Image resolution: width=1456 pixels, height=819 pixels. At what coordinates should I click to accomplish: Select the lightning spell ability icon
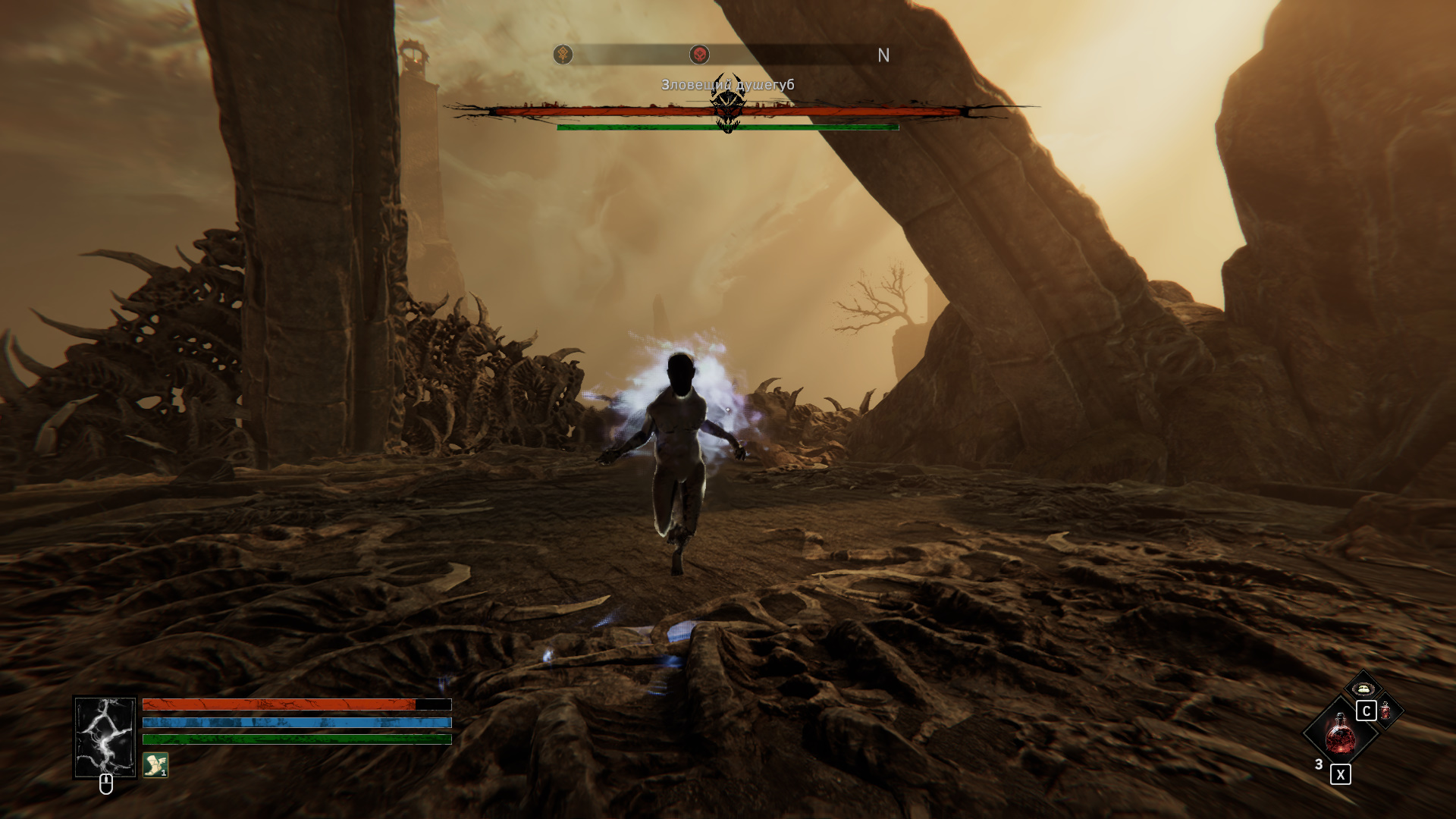105,737
